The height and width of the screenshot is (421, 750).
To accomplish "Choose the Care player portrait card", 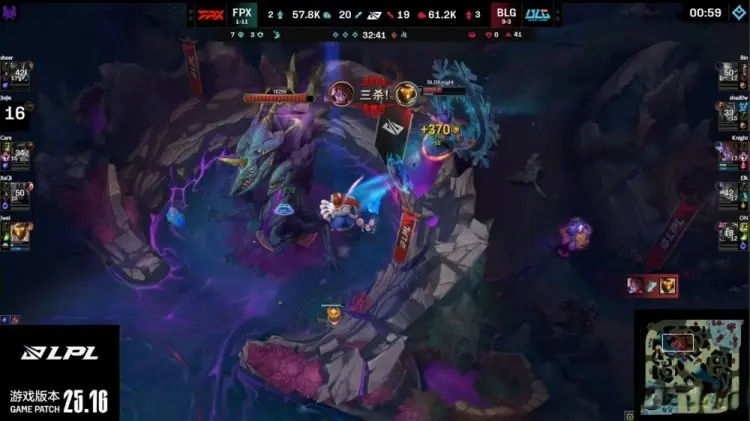I will coord(20,155).
